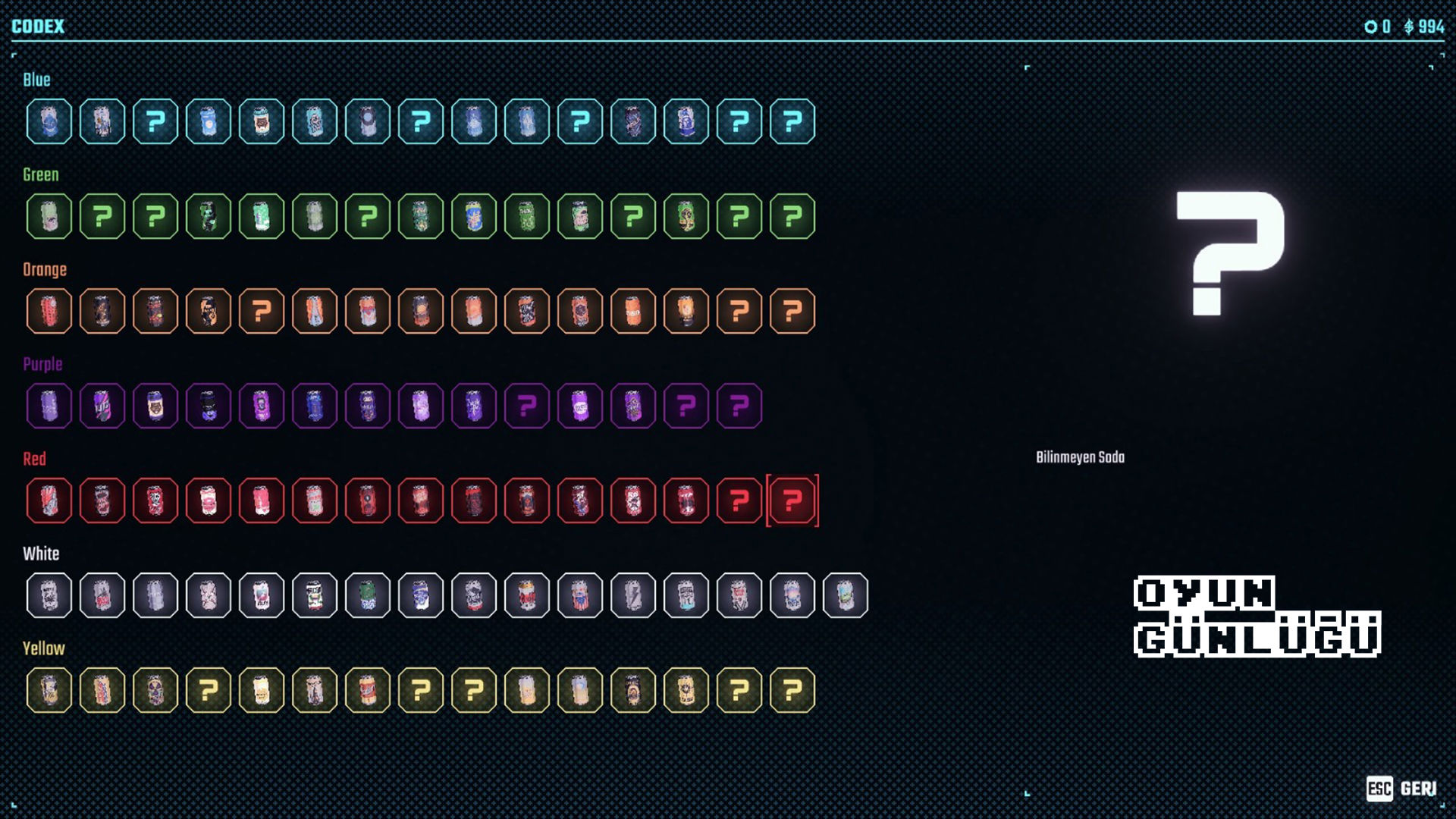
Task: Click the GERI back button
Action: pos(1402,789)
